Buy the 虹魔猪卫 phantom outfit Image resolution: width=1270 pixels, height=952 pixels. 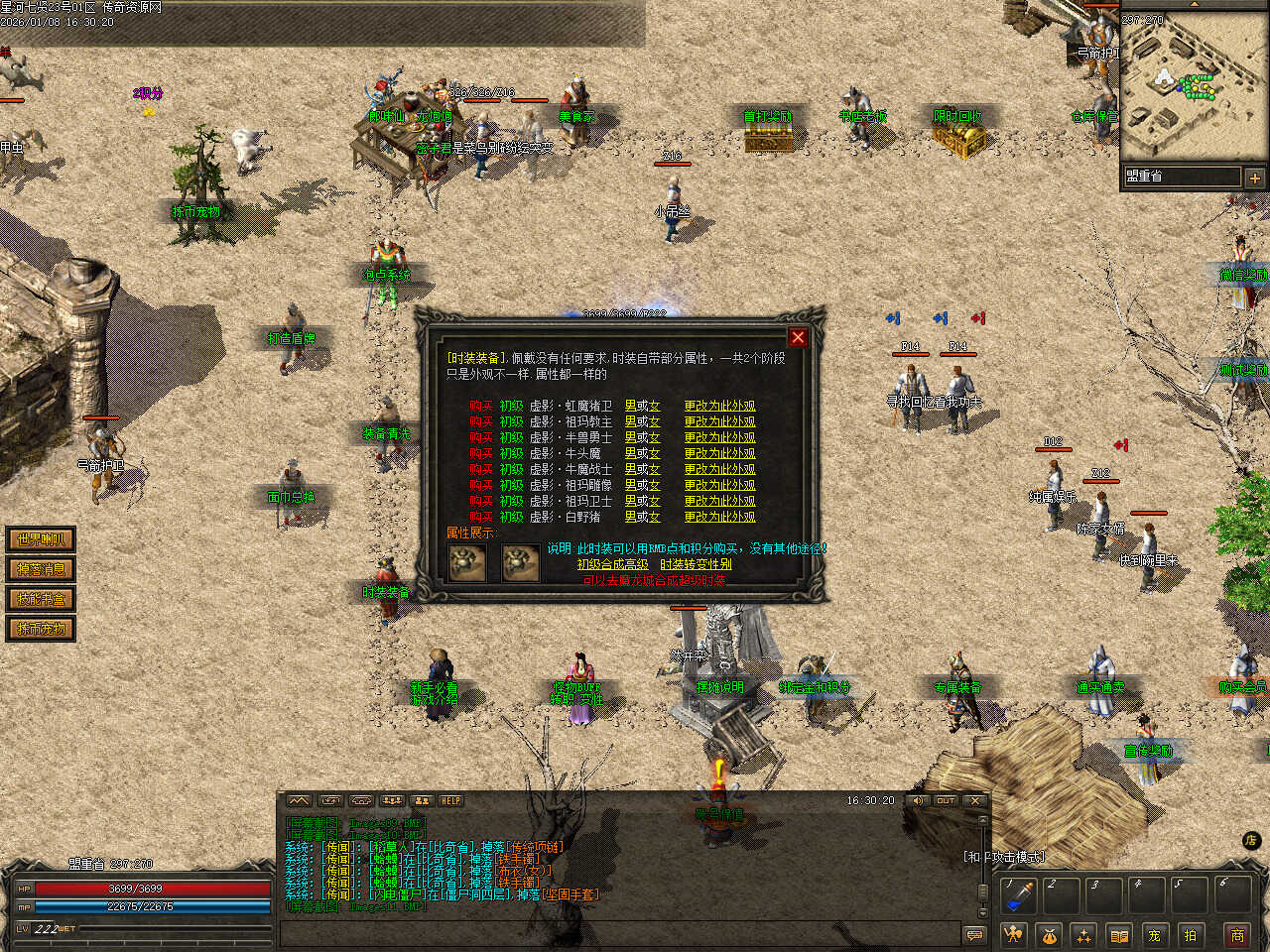(480, 406)
